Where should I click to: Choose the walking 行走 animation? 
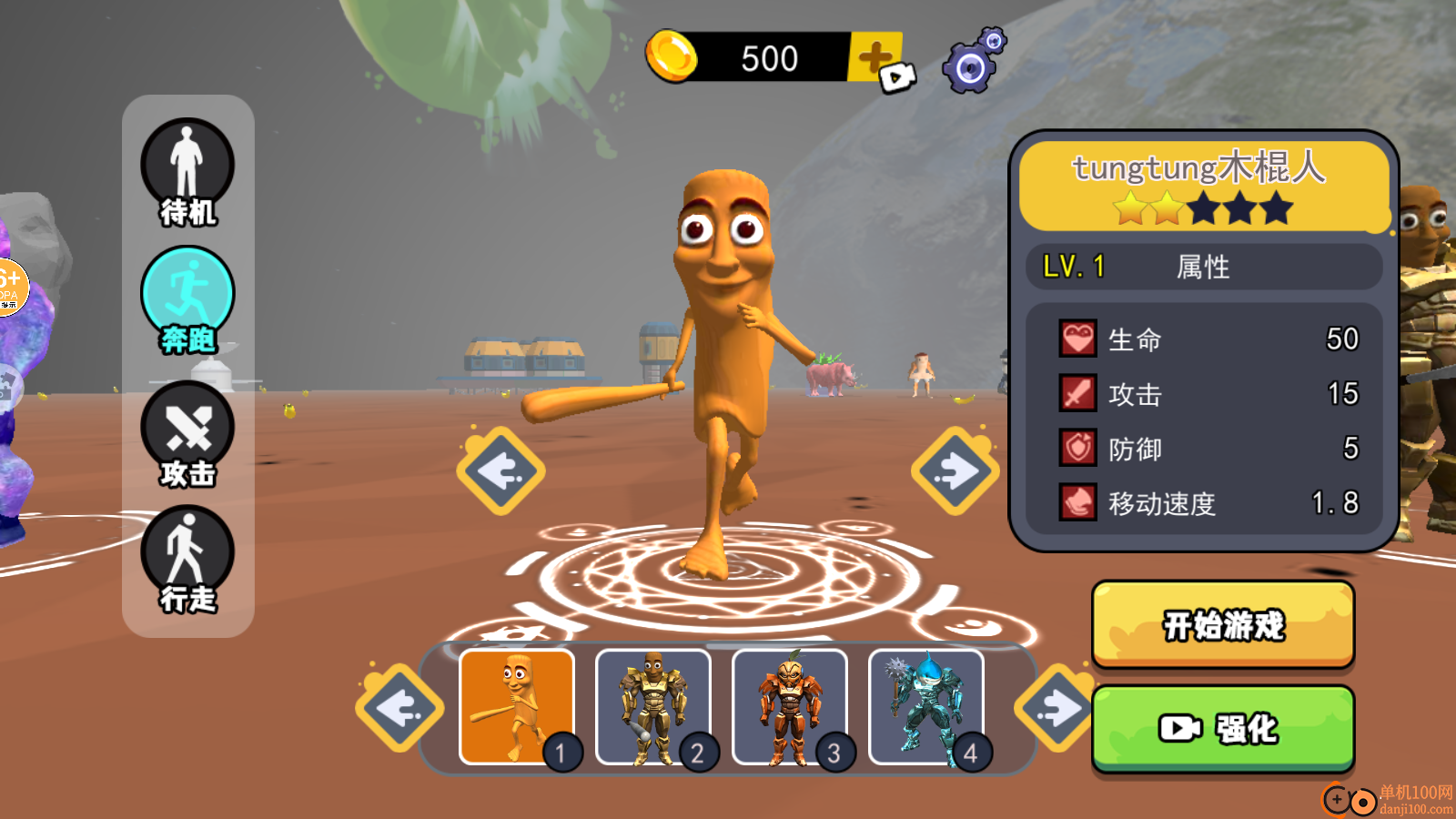(187, 559)
